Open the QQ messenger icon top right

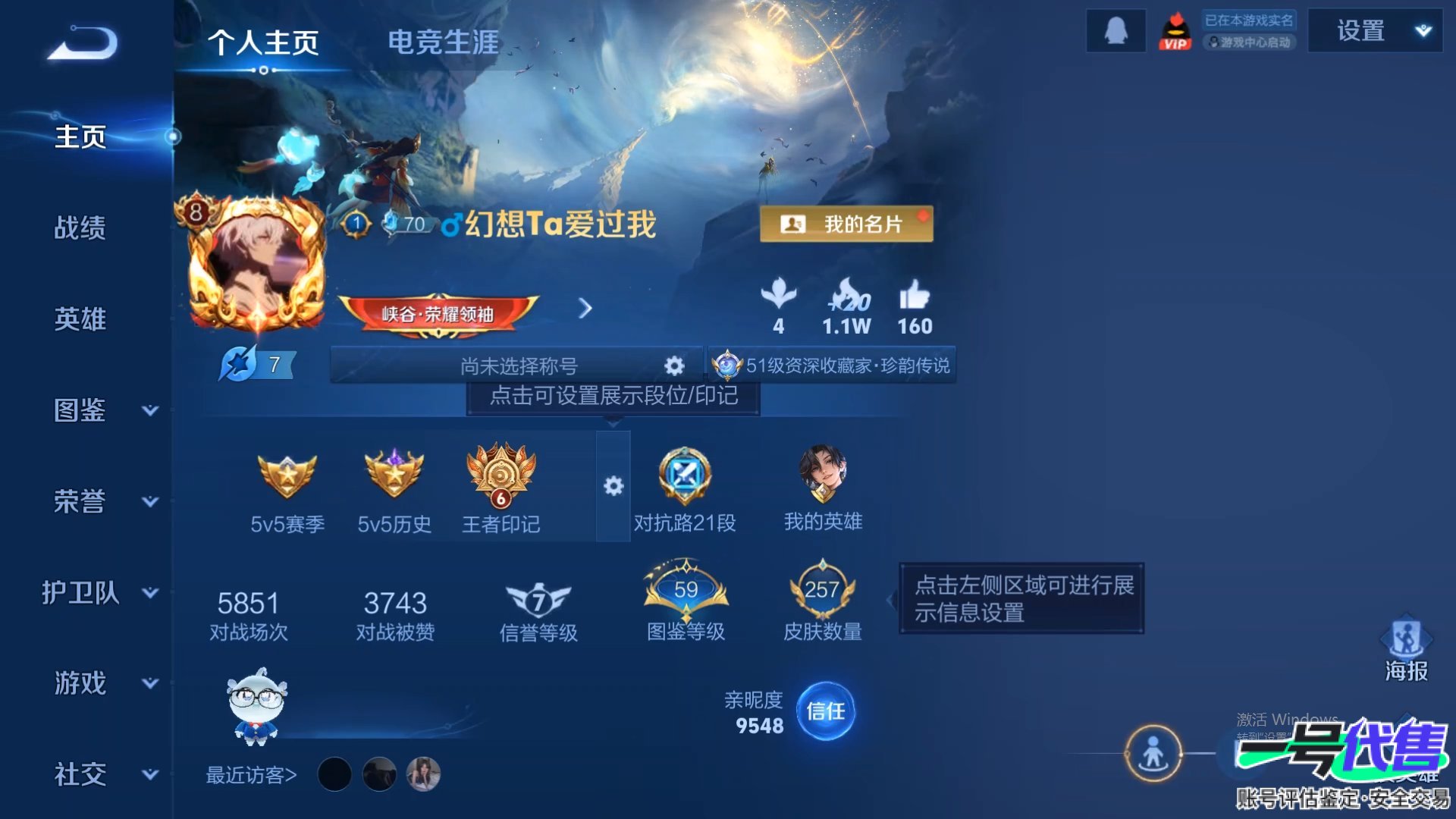(1115, 30)
